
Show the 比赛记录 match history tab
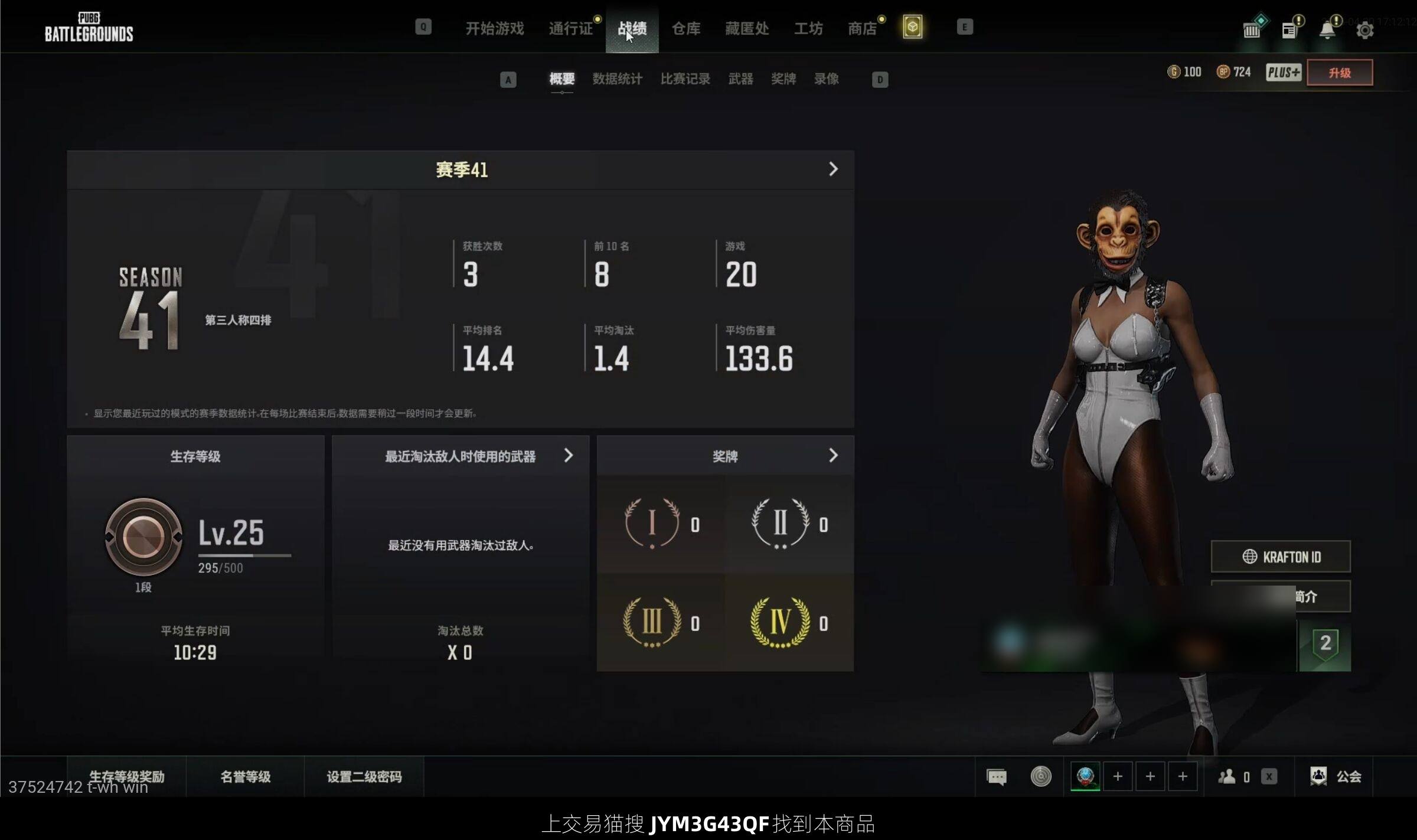[685, 79]
